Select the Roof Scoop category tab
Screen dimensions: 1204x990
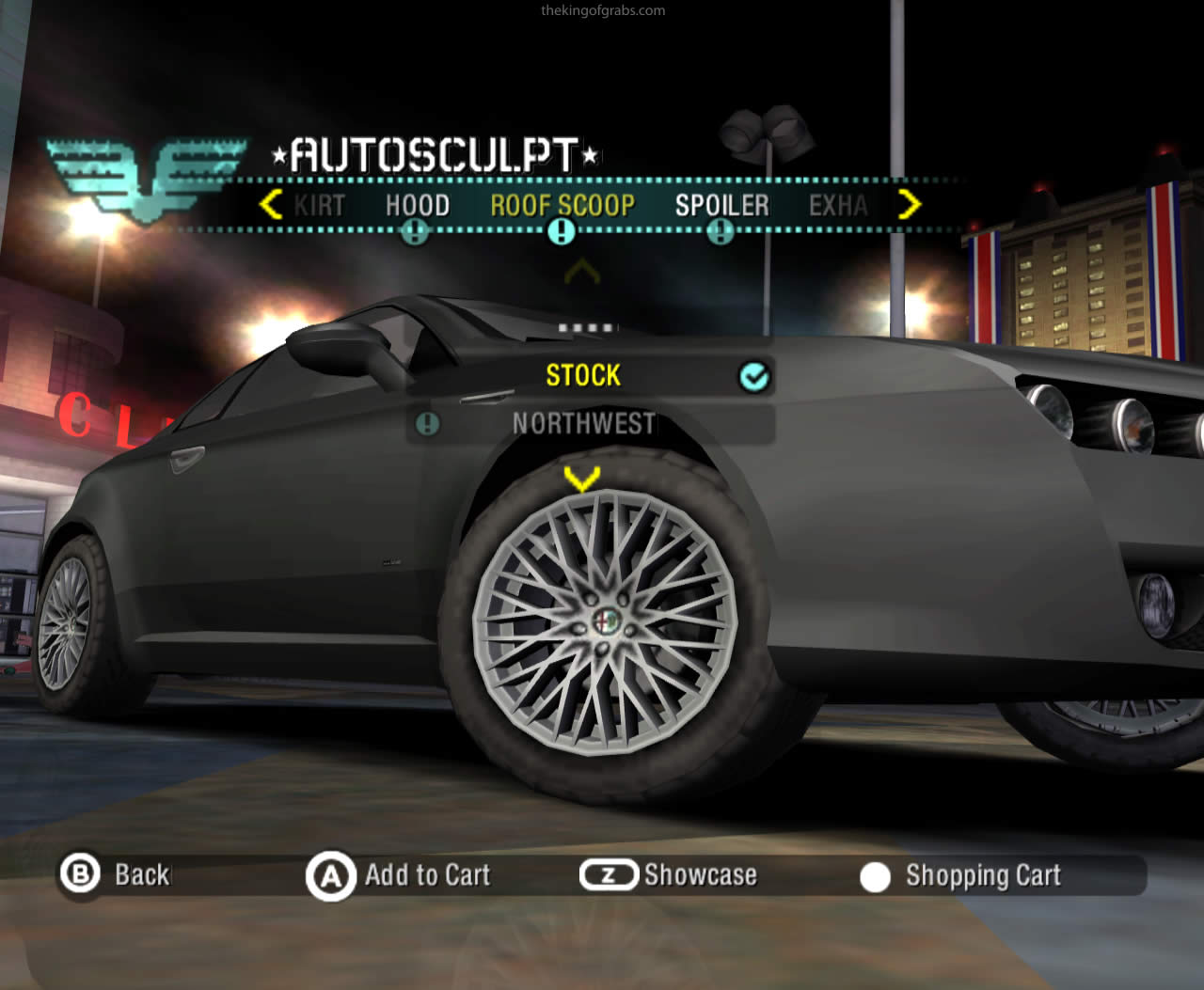[x=562, y=205]
